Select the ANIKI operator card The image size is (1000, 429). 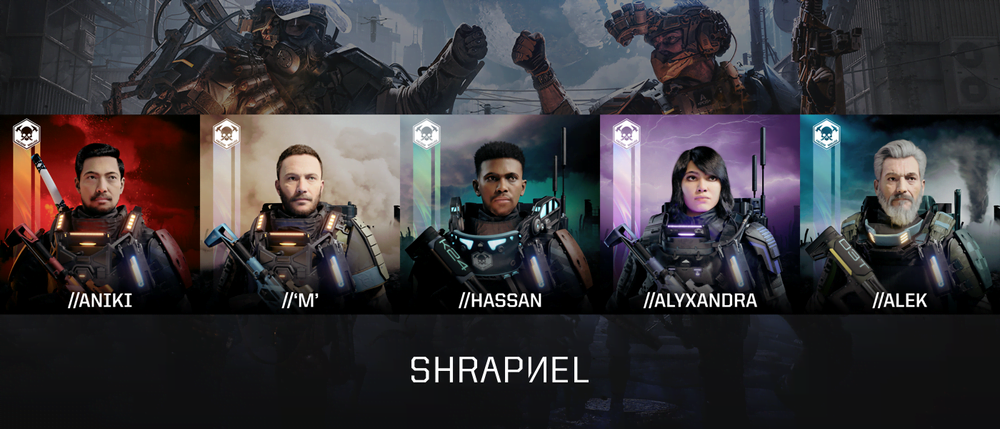[x=100, y=213]
